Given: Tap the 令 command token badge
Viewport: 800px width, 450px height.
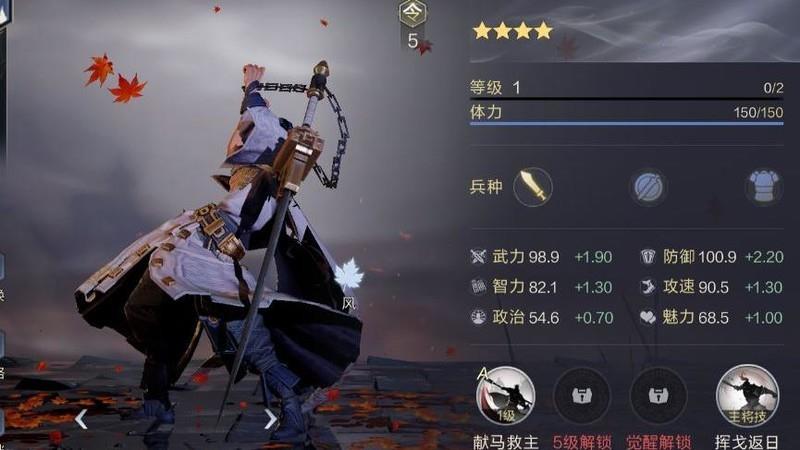Looking at the screenshot, I should point(412,14).
